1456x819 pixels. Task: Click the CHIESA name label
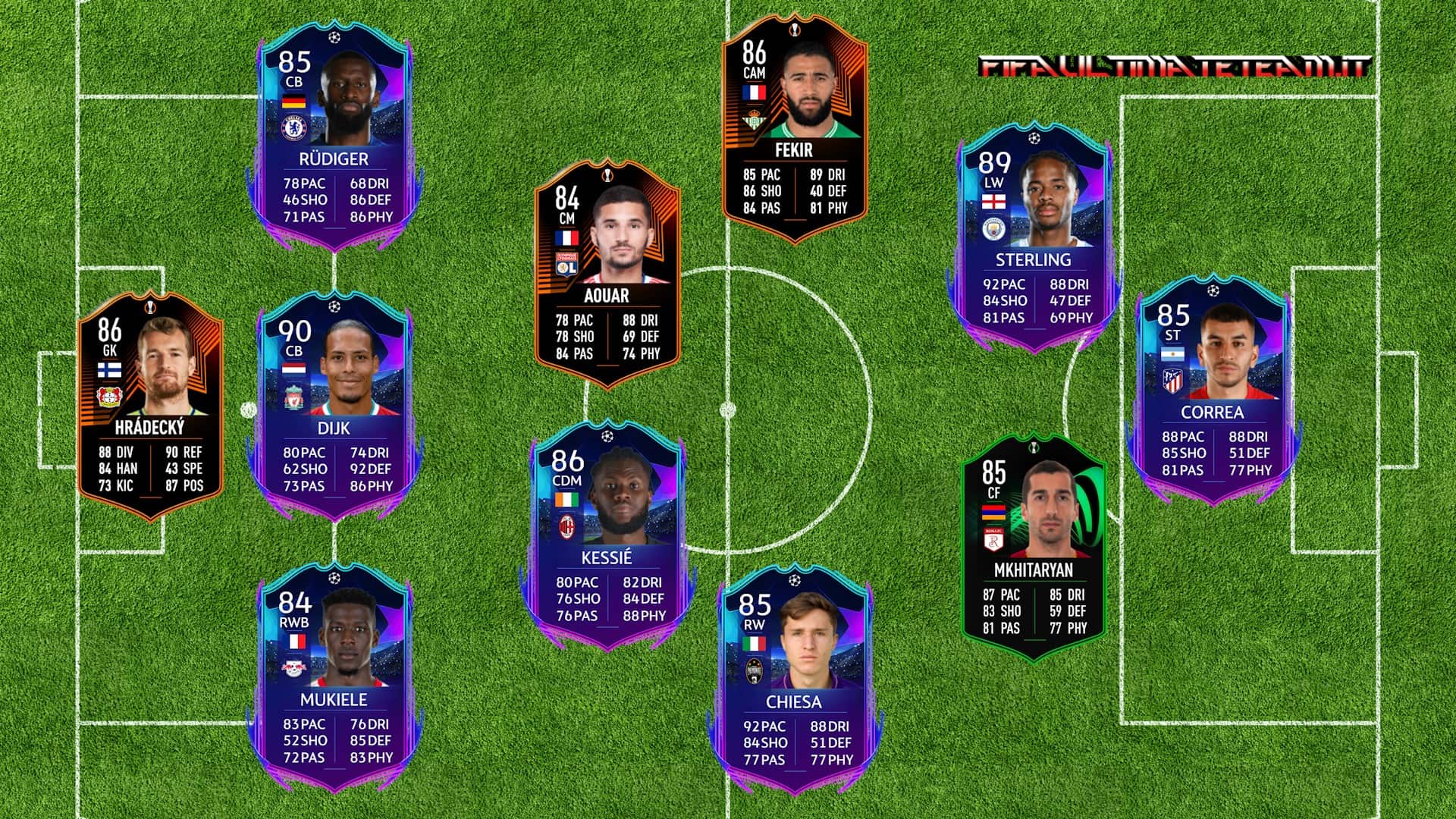(795, 704)
